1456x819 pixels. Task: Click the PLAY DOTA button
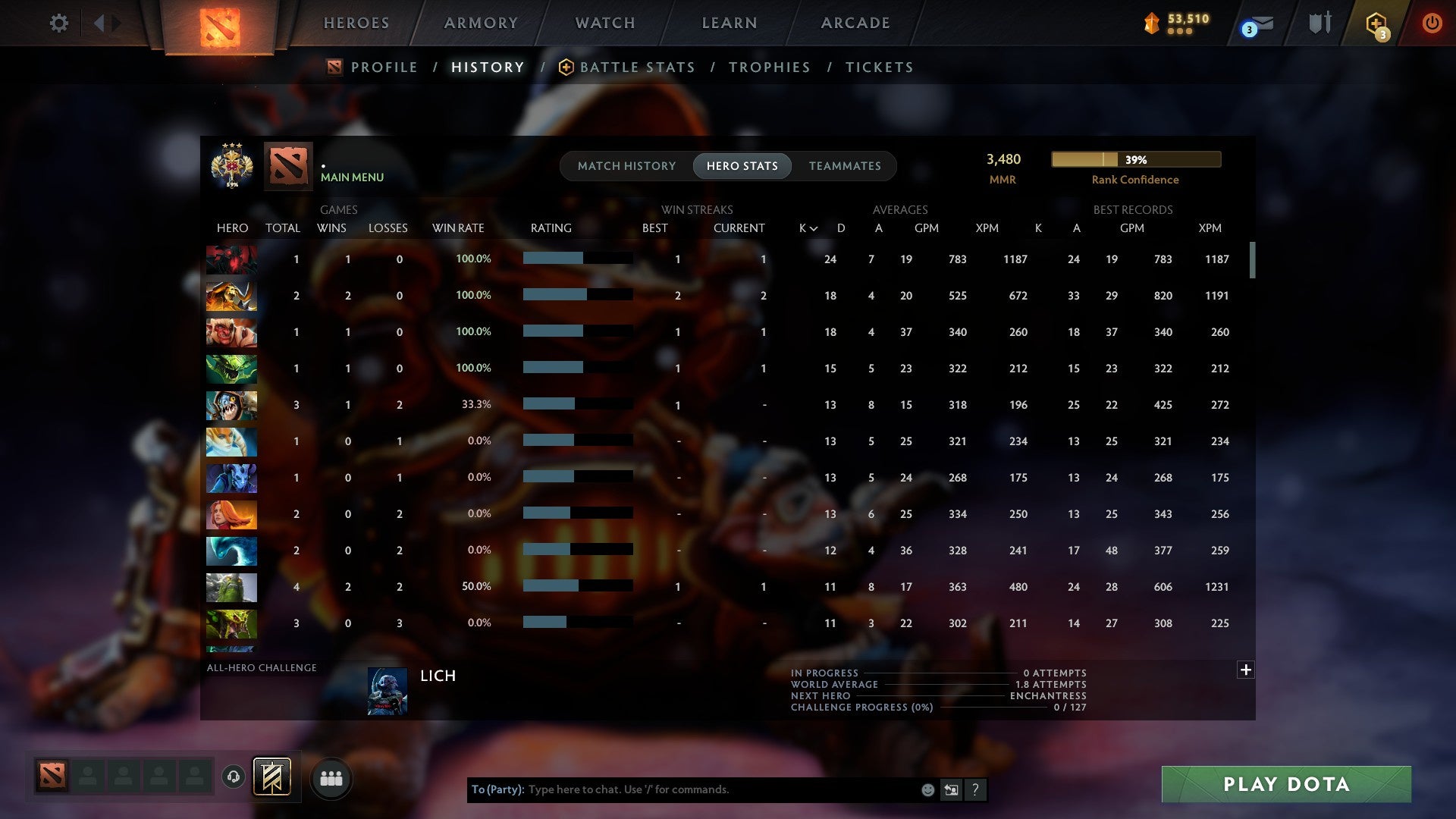tap(1284, 785)
